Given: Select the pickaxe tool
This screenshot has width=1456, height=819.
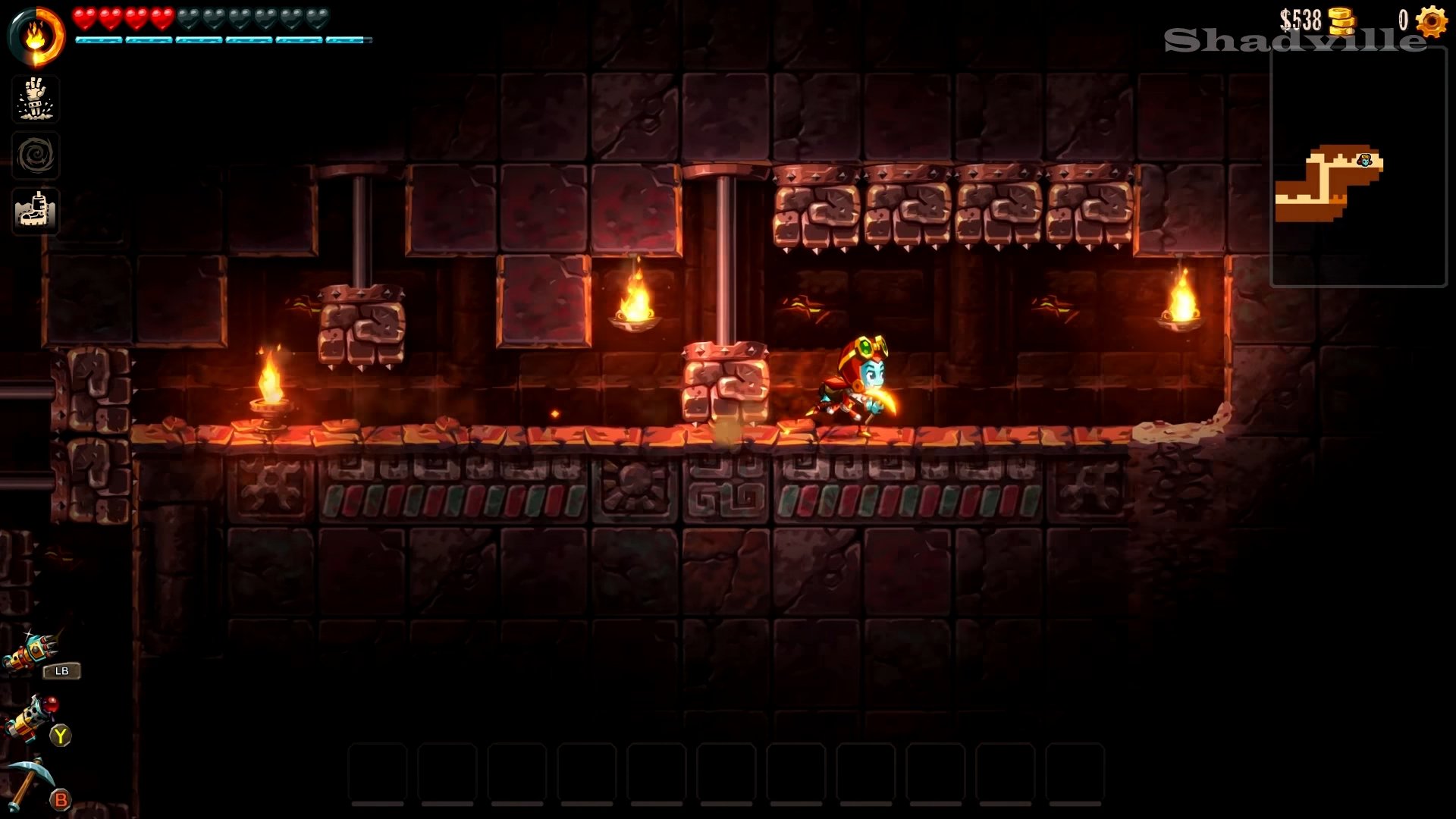Looking at the screenshot, I should click(30, 781).
